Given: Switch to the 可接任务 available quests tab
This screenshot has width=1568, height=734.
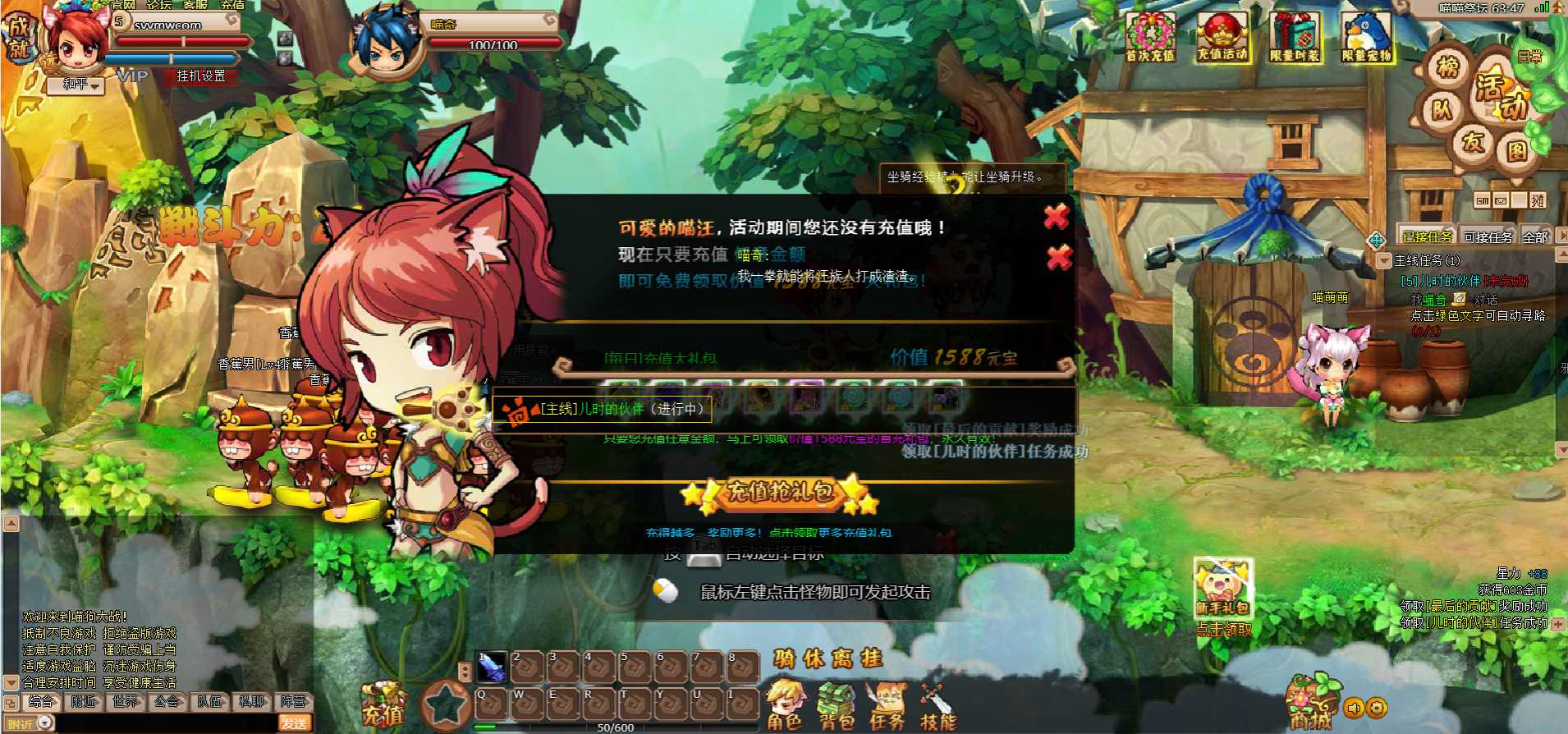Looking at the screenshot, I should tap(1488, 237).
